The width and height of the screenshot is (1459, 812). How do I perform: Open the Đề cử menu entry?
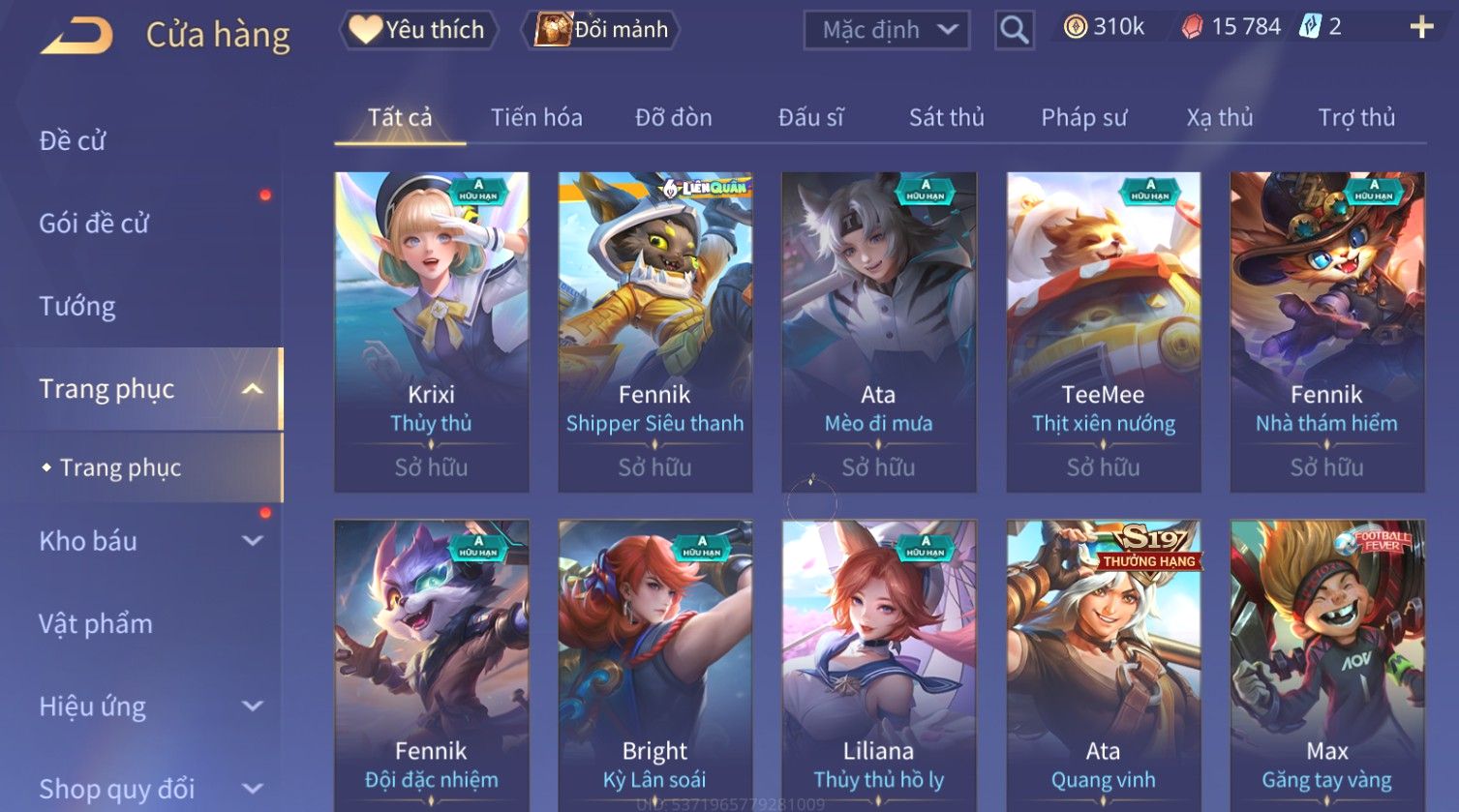click(x=73, y=141)
